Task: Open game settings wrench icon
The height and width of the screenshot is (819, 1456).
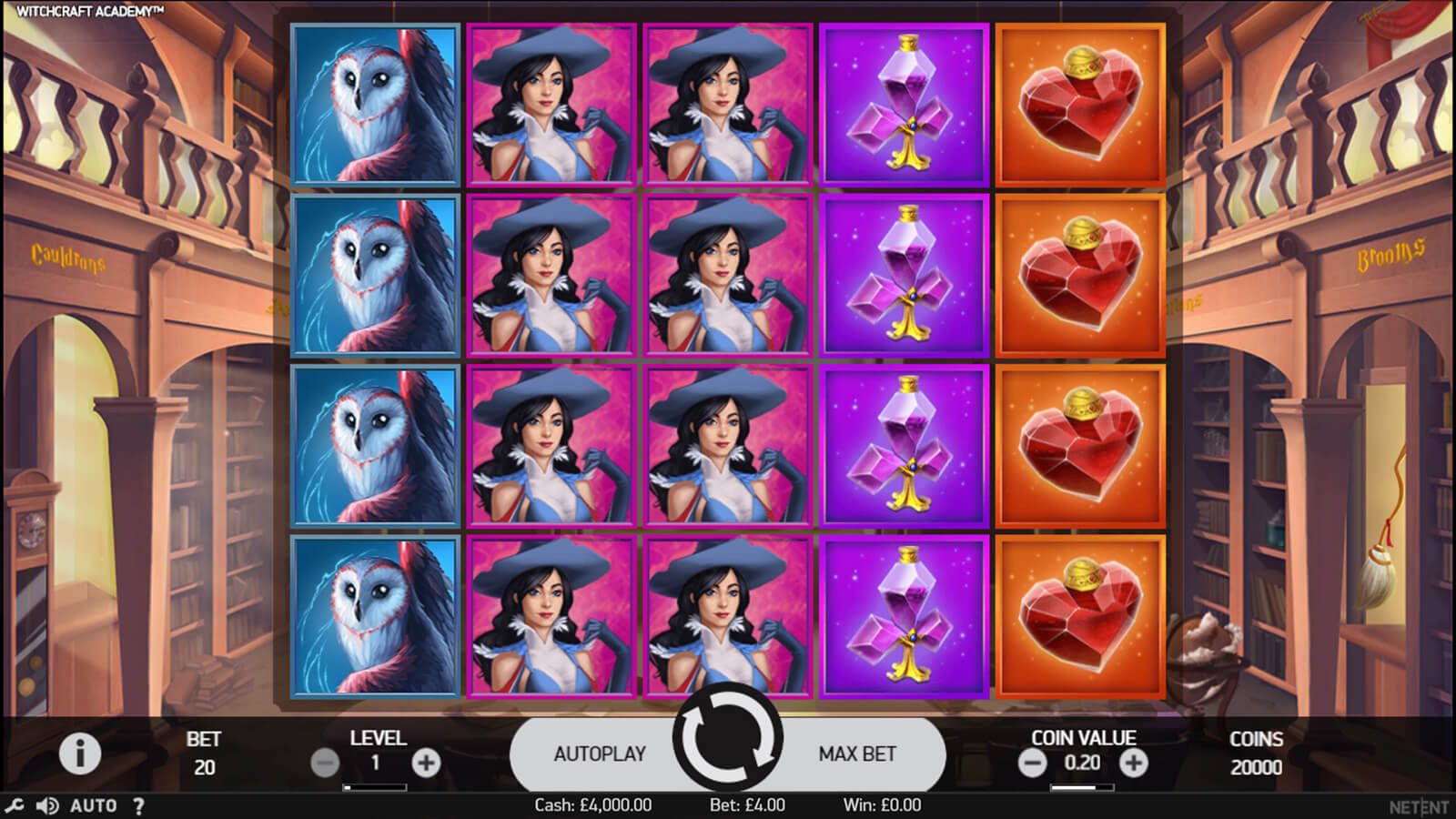Action: 15,805
